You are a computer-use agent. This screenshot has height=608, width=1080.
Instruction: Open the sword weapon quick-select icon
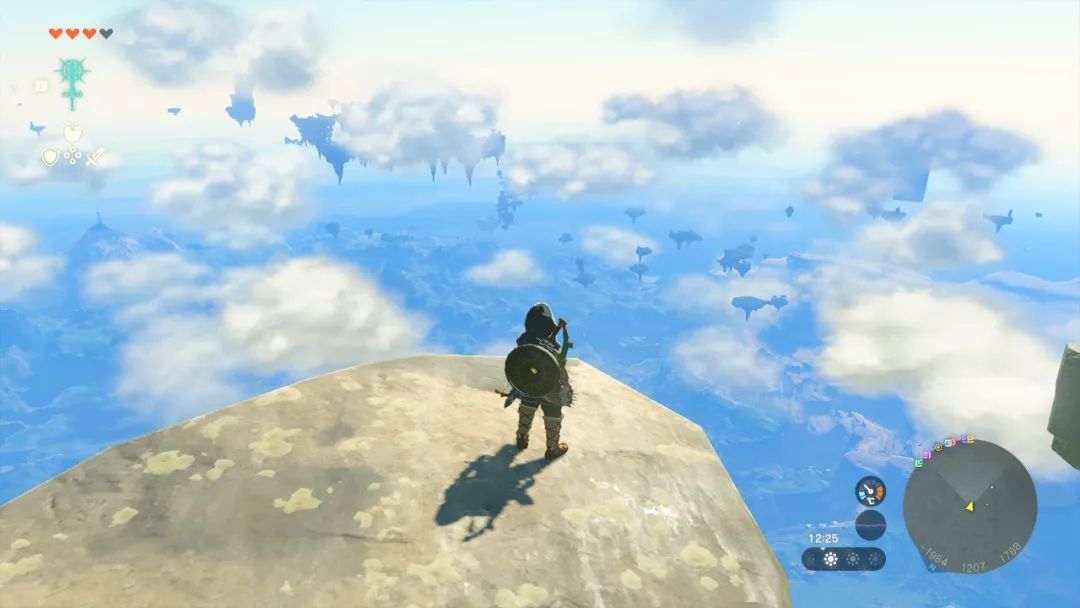(95, 157)
